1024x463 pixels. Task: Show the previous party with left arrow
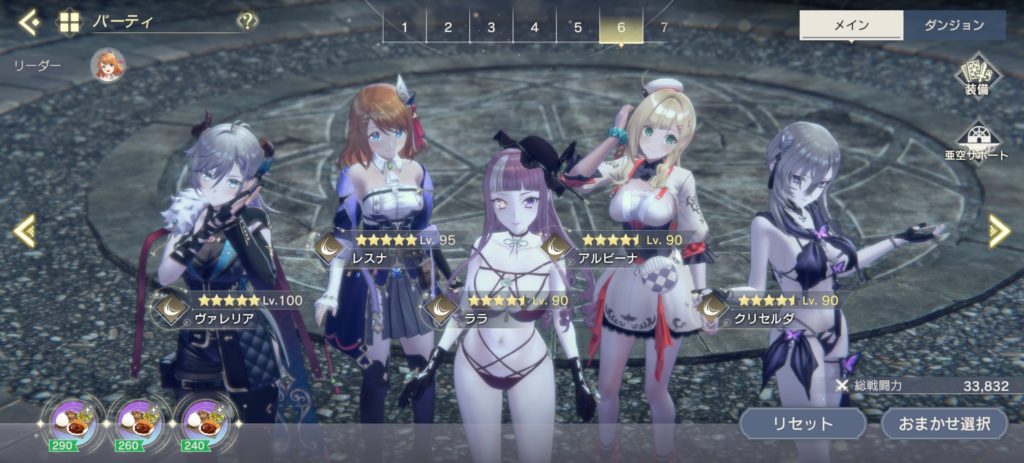pos(24,232)
